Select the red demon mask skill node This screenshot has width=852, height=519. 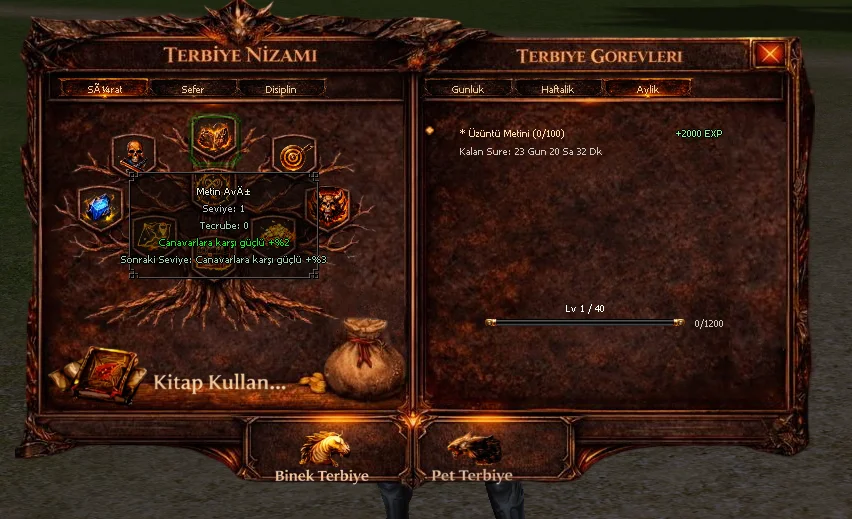tap(331, 207)
